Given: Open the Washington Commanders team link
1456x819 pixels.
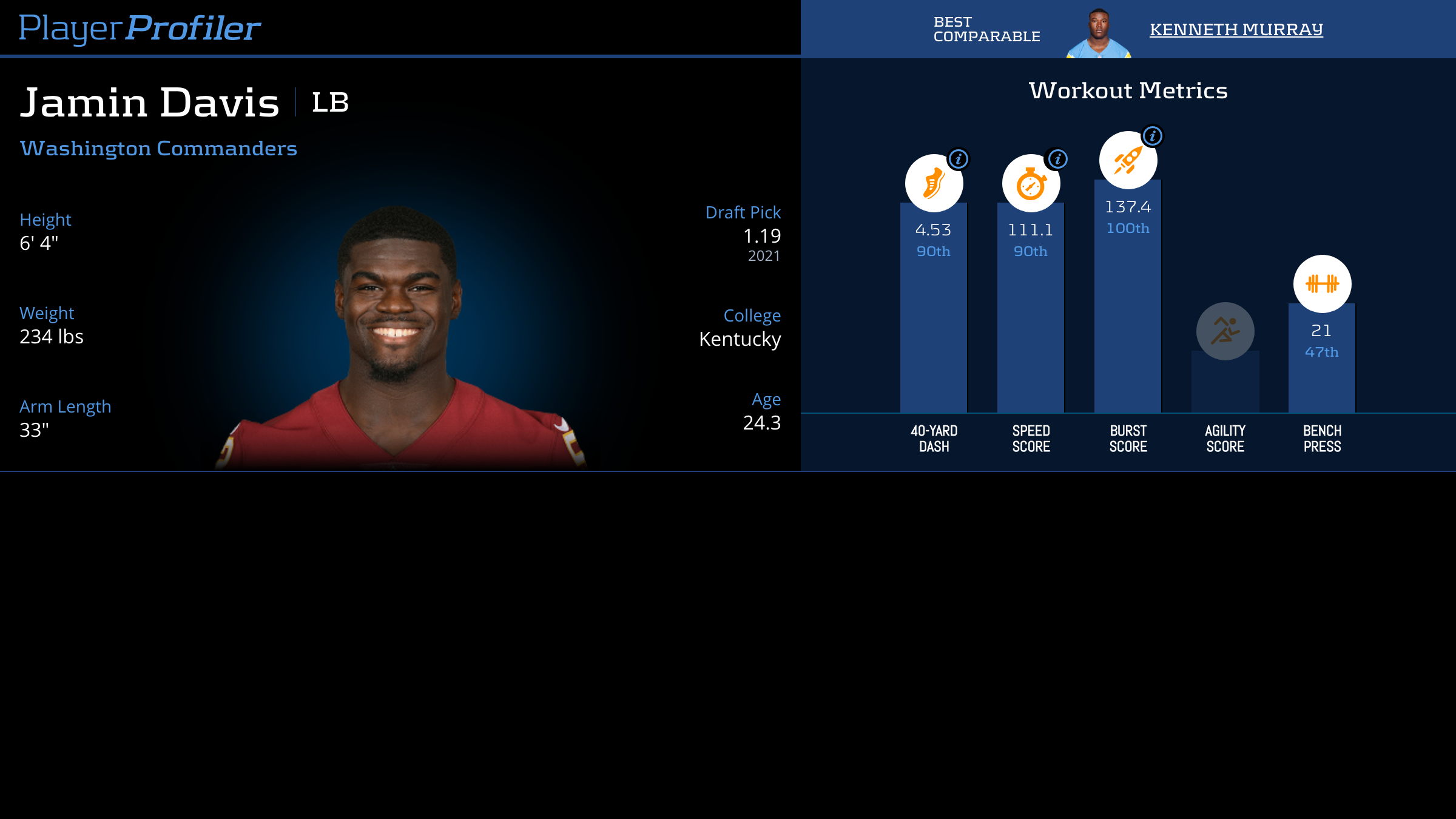Looking at the screenshot, I should (x=158, y=149).
